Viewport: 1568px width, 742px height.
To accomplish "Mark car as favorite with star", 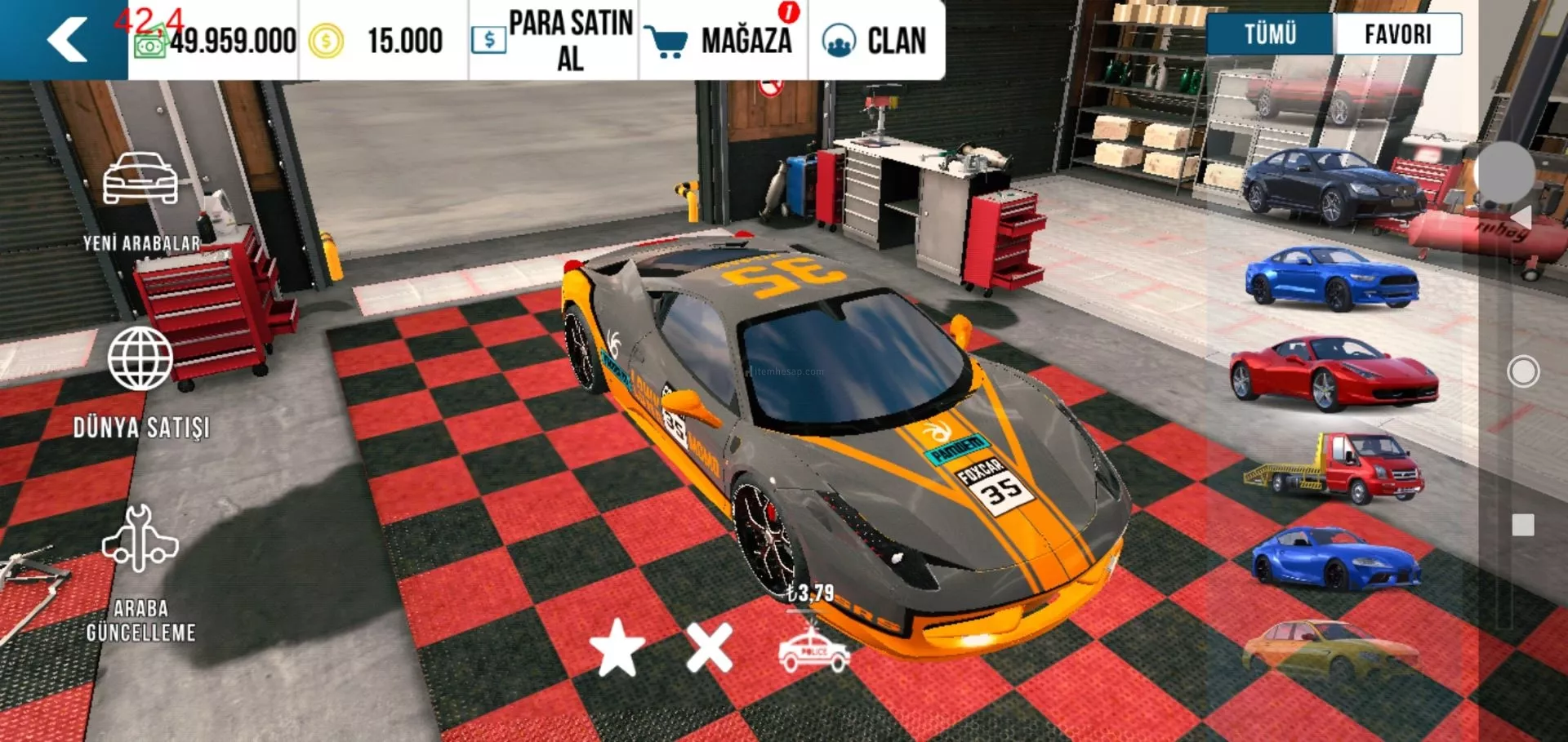I will click(617, 647).
